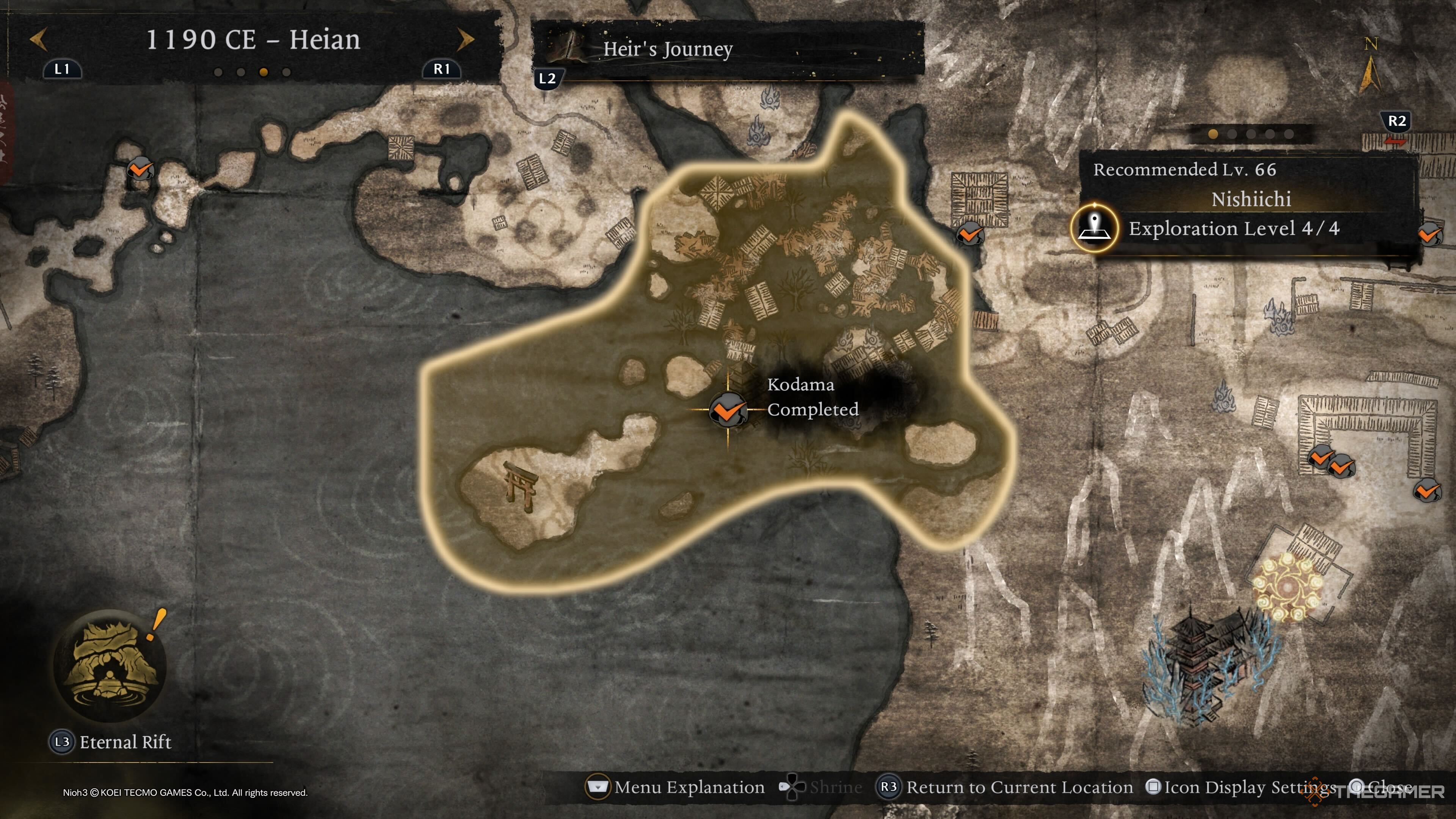Click the Nishiichi exploration level pin icon
The height and width of the screenshot is (819, 1456).
(x=1095, y=228)
